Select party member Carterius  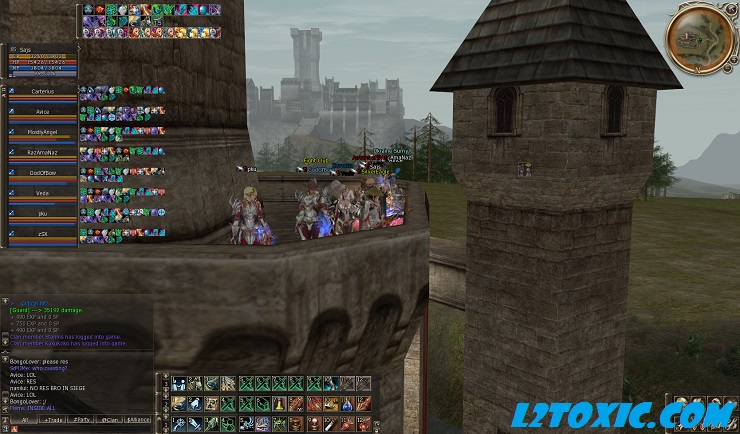[42, 91]
